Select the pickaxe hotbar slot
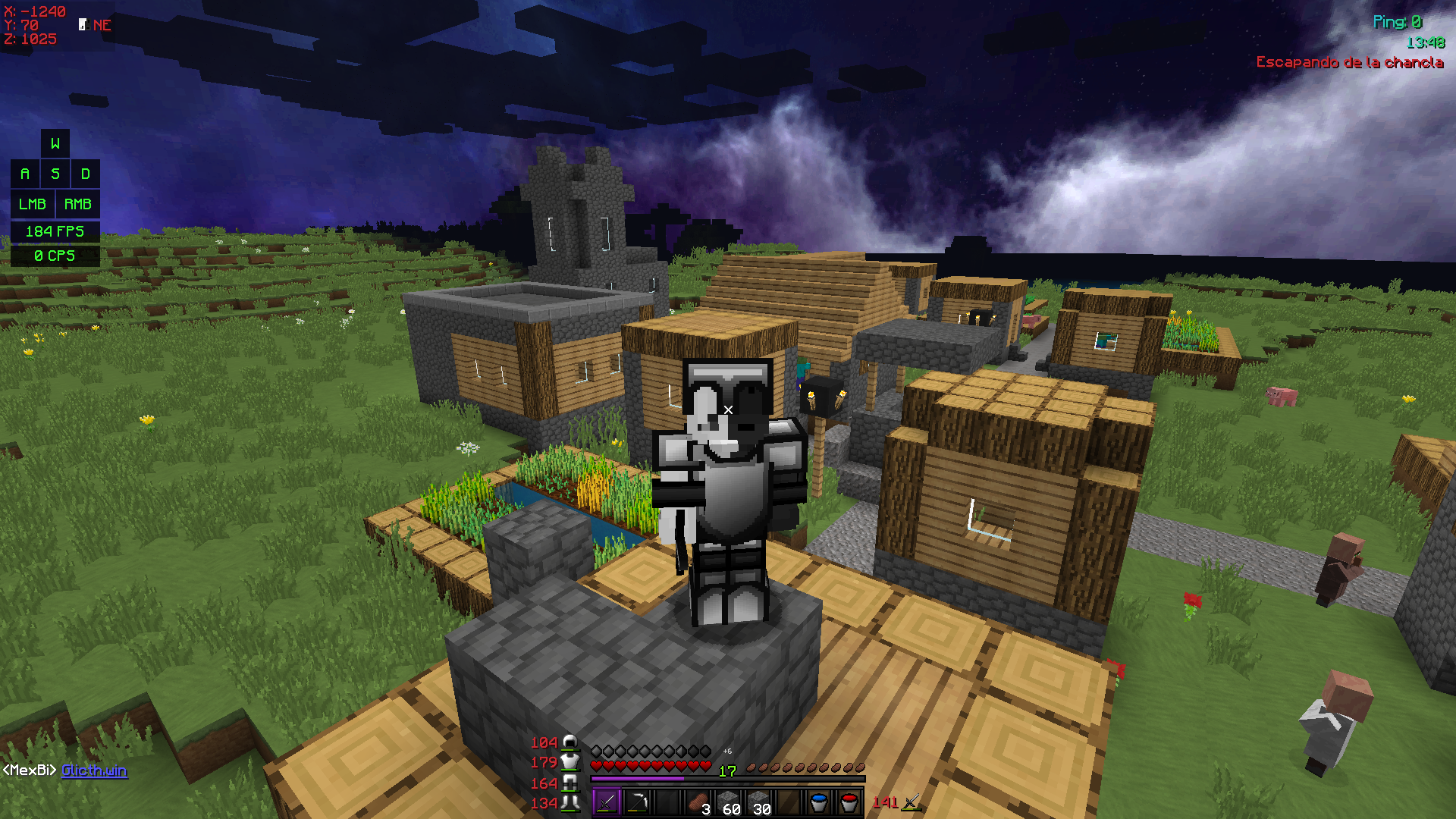Image resolution: width=1456 pixels, height=819 pixels. [637, 802]
